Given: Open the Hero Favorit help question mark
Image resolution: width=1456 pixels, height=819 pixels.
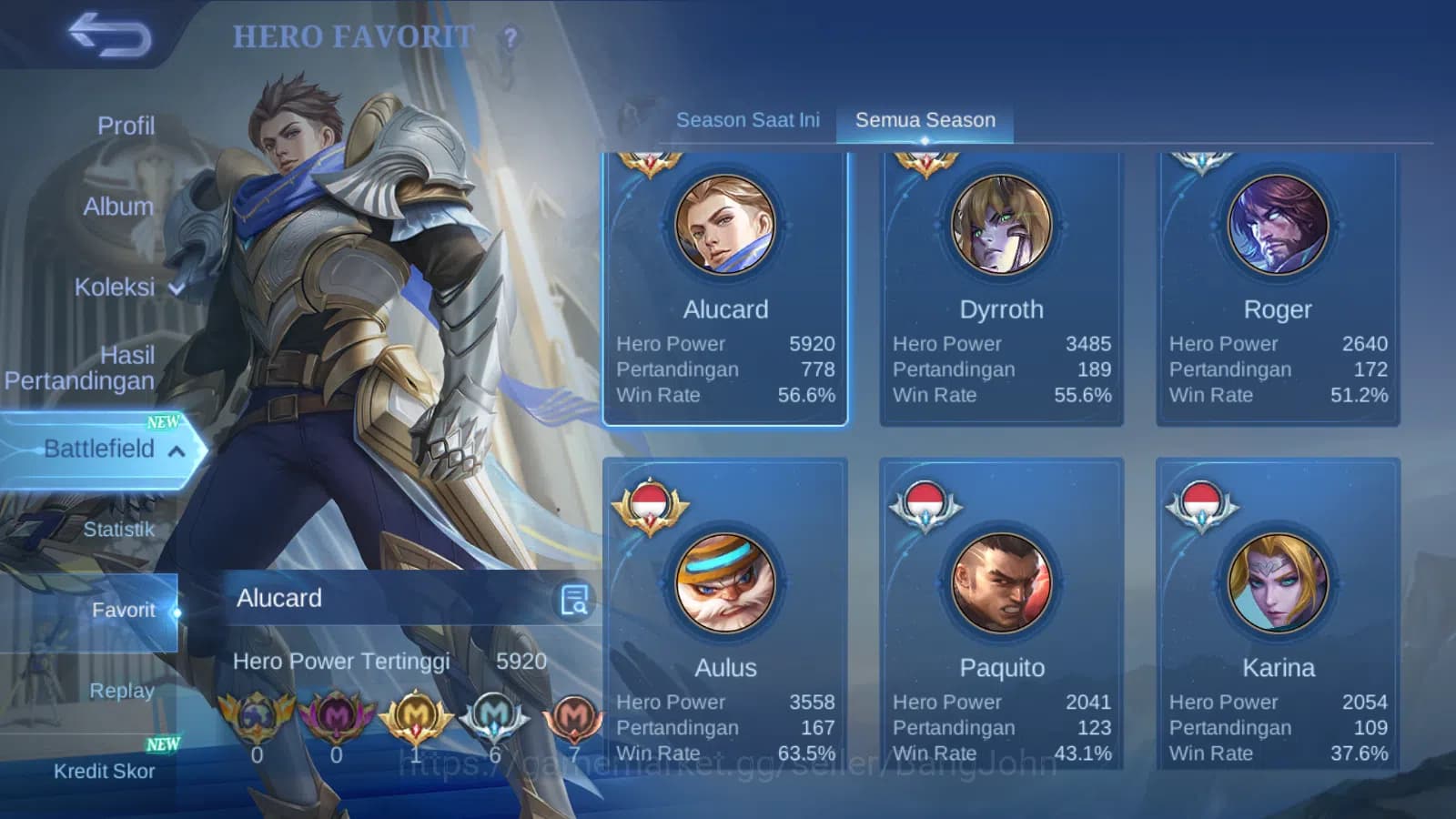Looking at the screenshot, I should 510,36.
